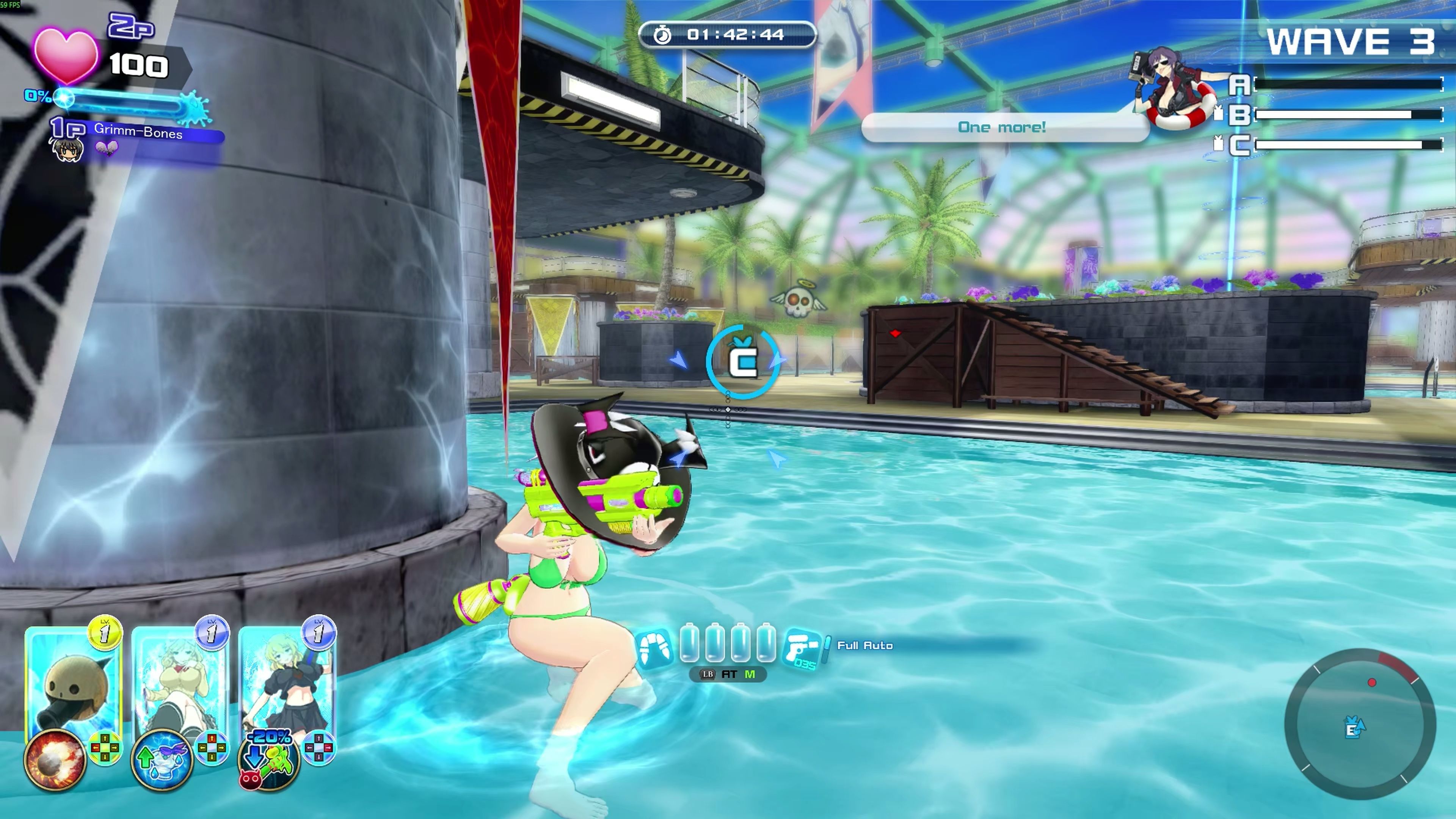Select the water pistol weapon icon
The width and height of the screenshot is (1456, 819).
803,648
